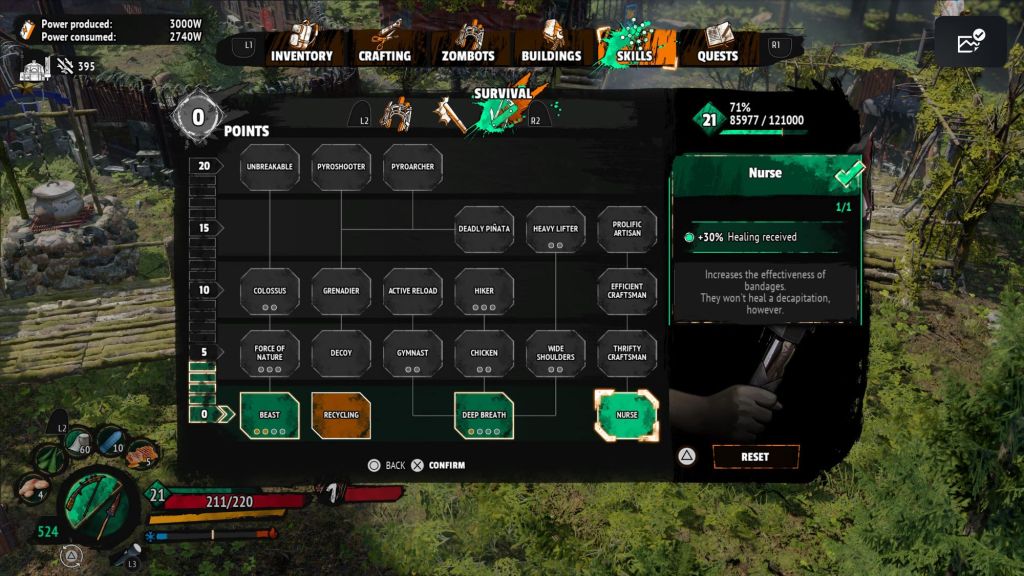This screenshot has height=576, width=1024.
Task: Select the Gymnast skill
Action: 413,353
